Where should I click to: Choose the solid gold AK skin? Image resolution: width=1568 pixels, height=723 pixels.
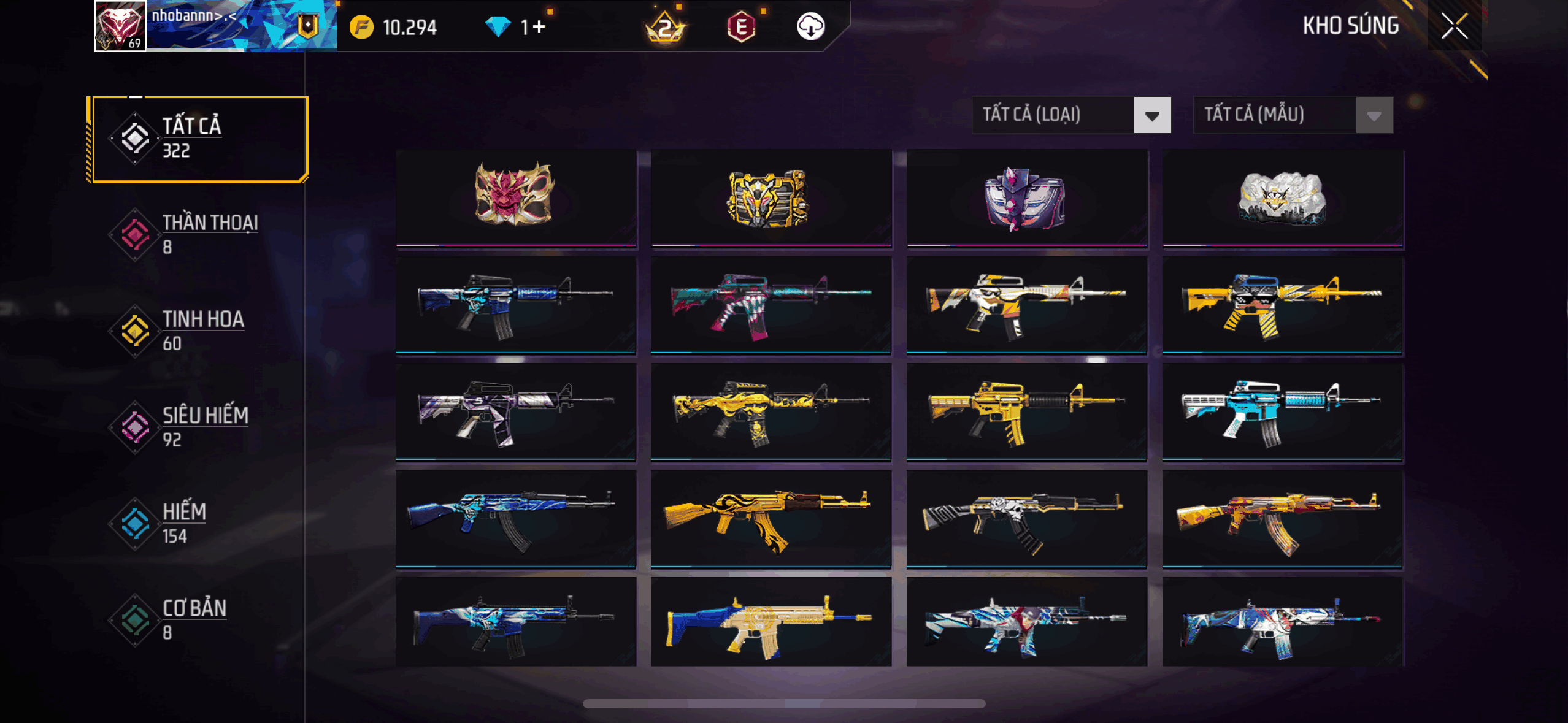pos(771,518)
